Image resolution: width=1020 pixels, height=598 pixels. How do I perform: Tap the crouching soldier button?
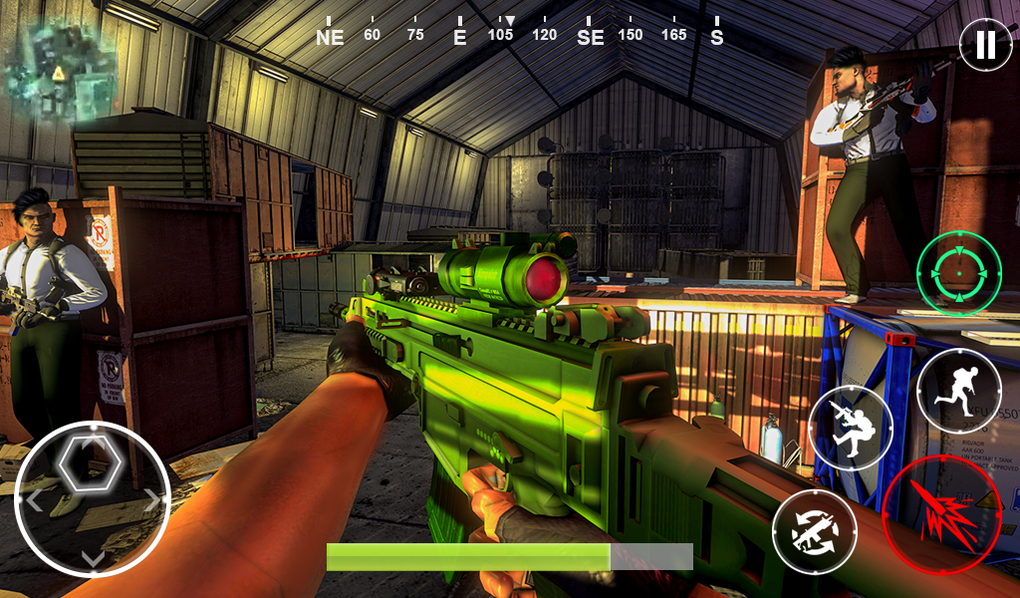pyautogui.click(x=850, y=427)
